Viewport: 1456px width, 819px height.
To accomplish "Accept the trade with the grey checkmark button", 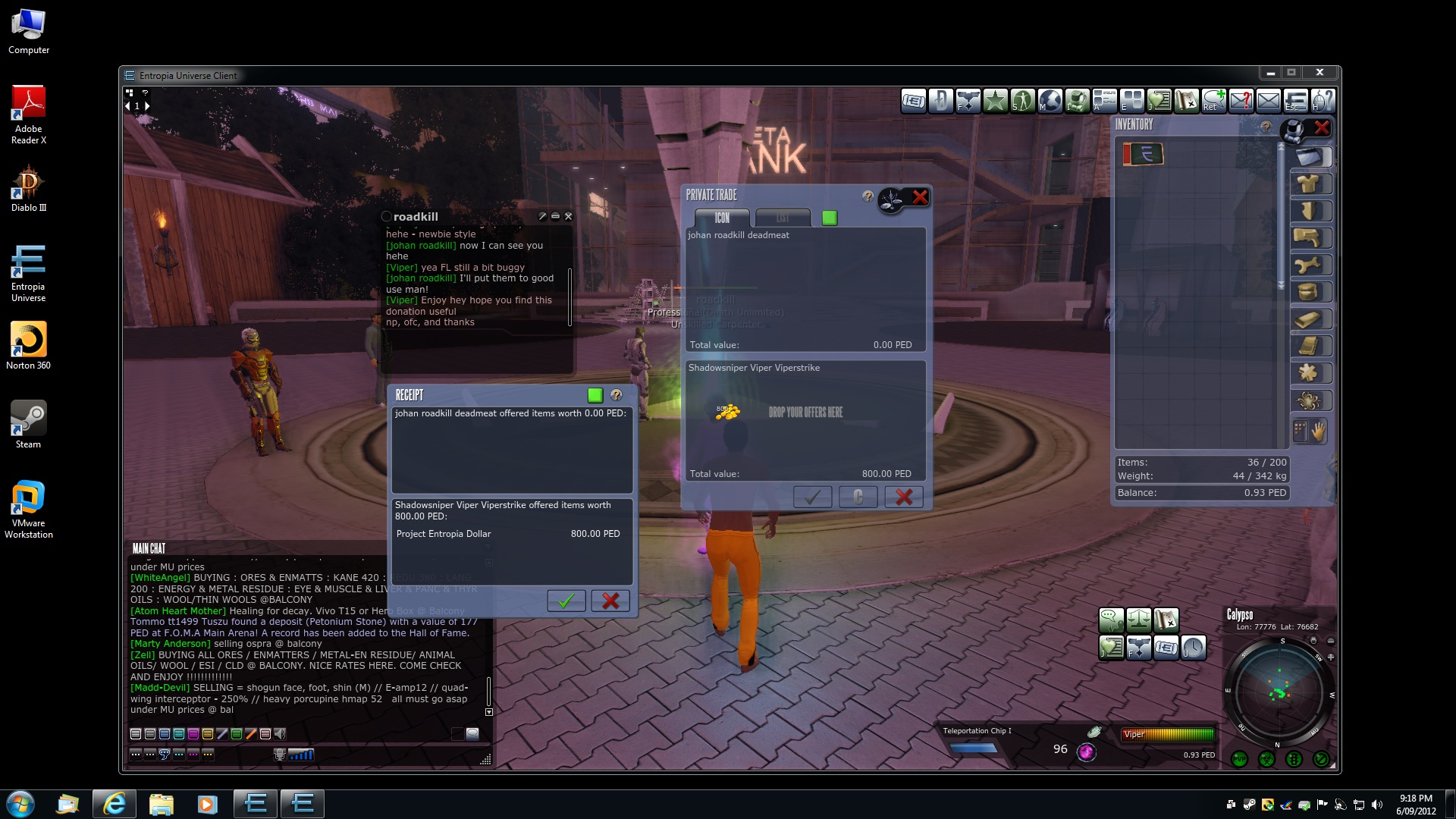I will click(x=812, y=497).
